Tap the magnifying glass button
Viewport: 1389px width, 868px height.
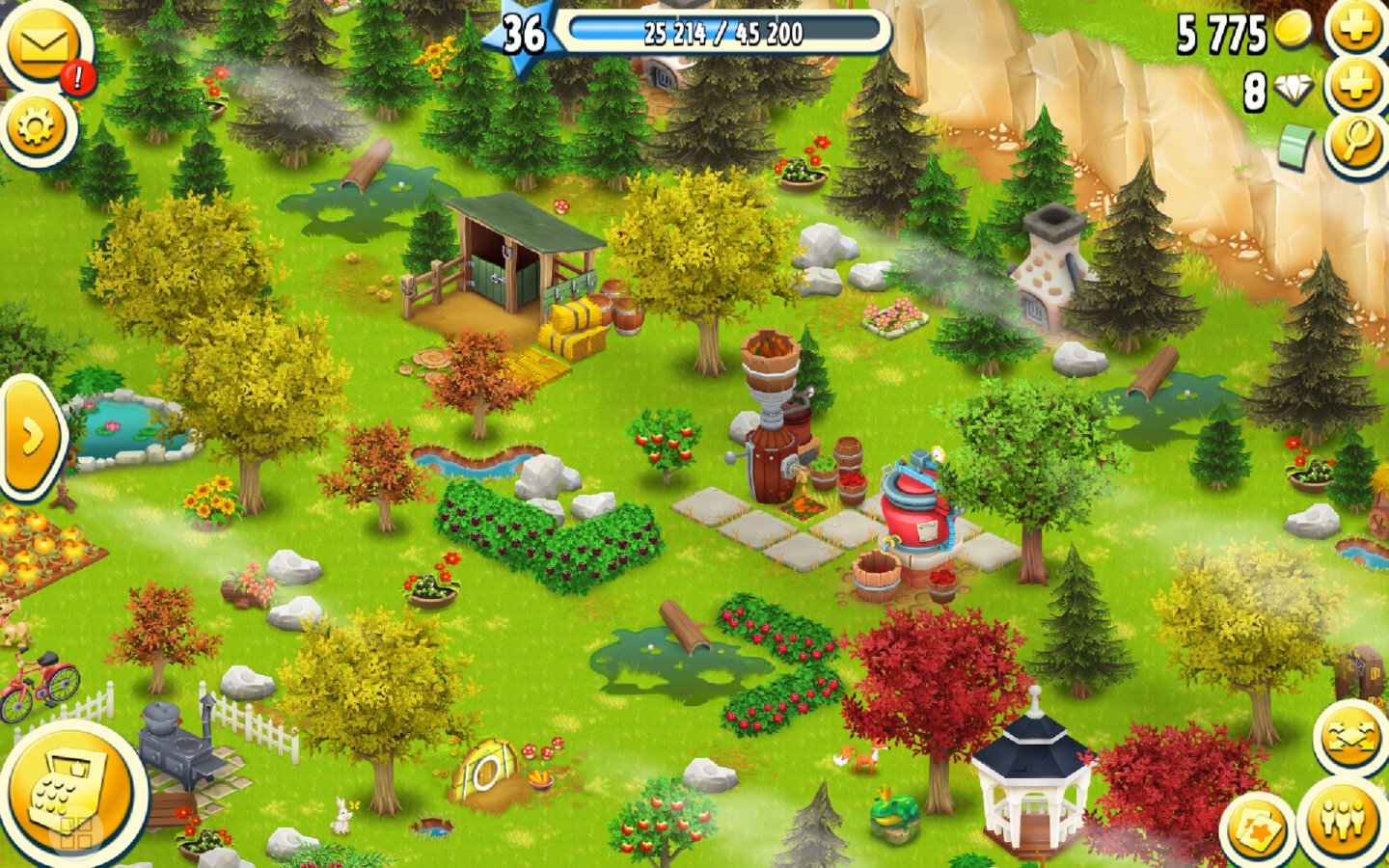(1357, 144)
